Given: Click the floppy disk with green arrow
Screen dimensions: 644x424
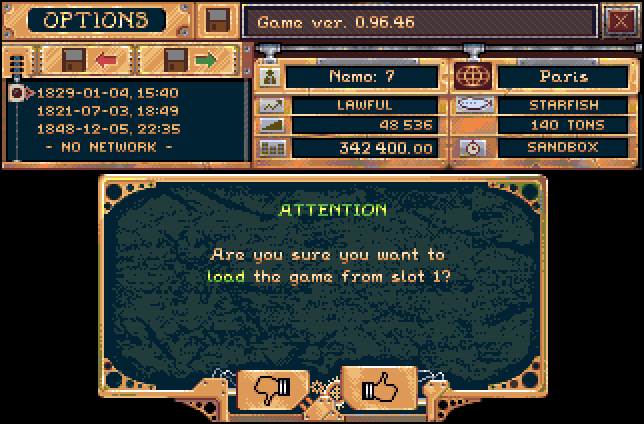Looking at the screenshot, I should [x=190, y=60].
